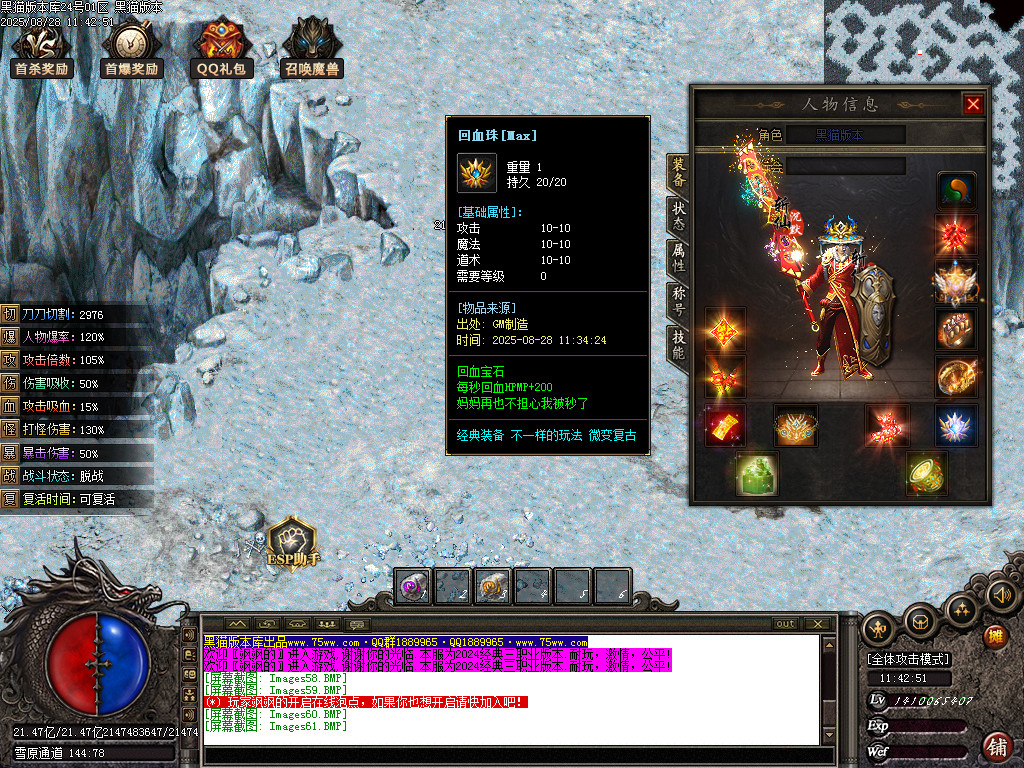Switch to the 属性 attributes tab
Screen dimensions: 1024x768
[x=678, y=258]
